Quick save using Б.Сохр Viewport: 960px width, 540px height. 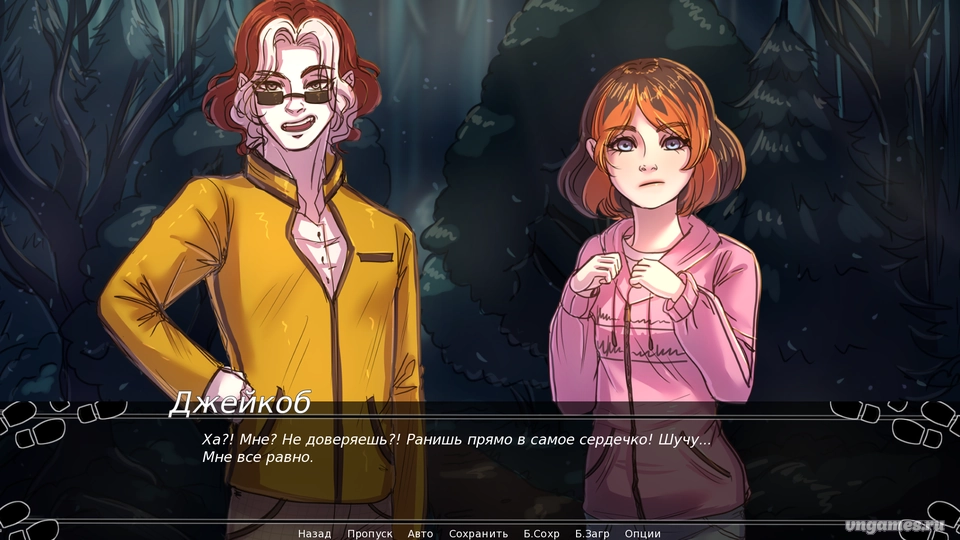(541, 533)
